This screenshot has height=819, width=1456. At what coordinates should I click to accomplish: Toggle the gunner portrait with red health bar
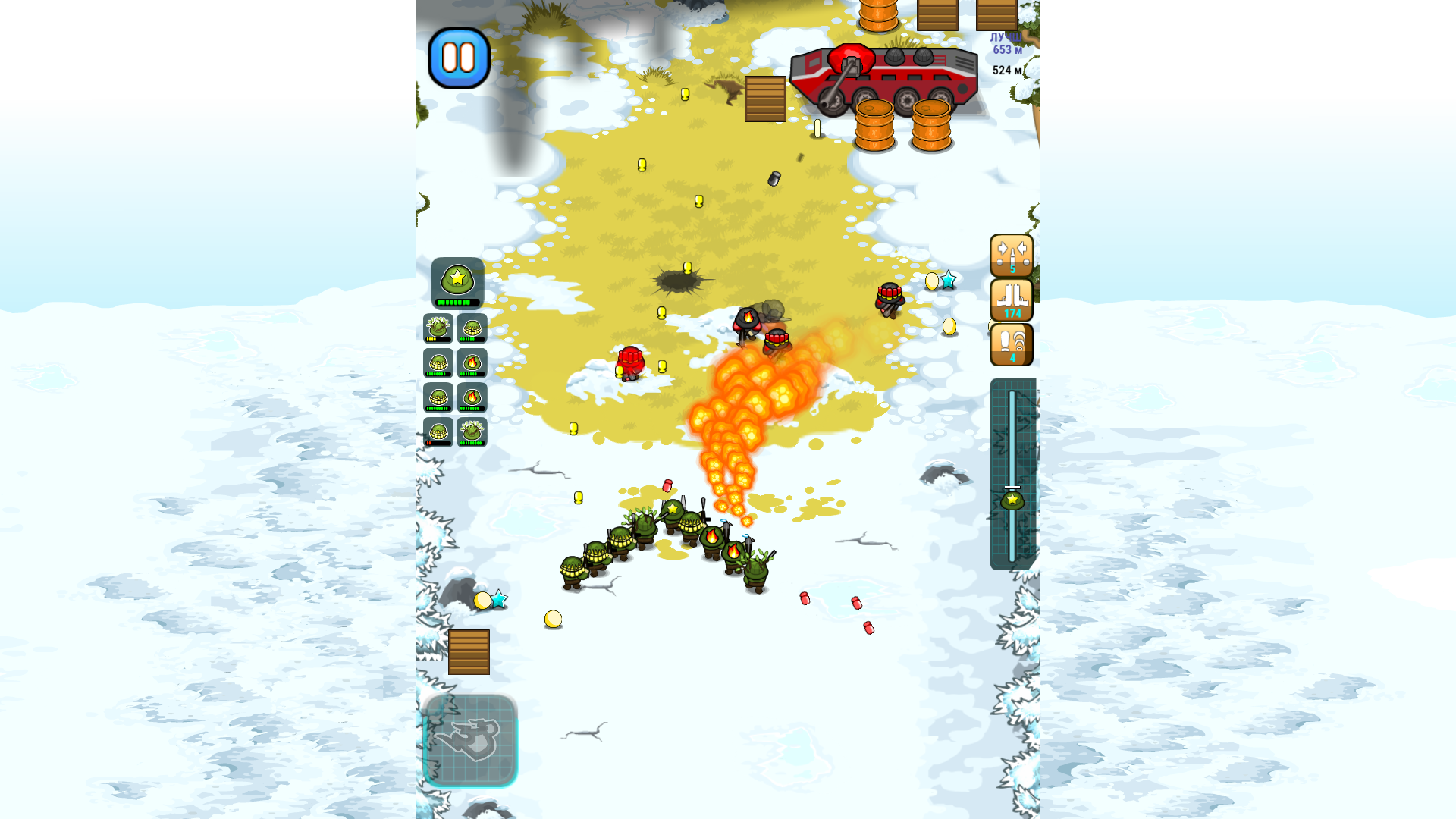(440, 431)
